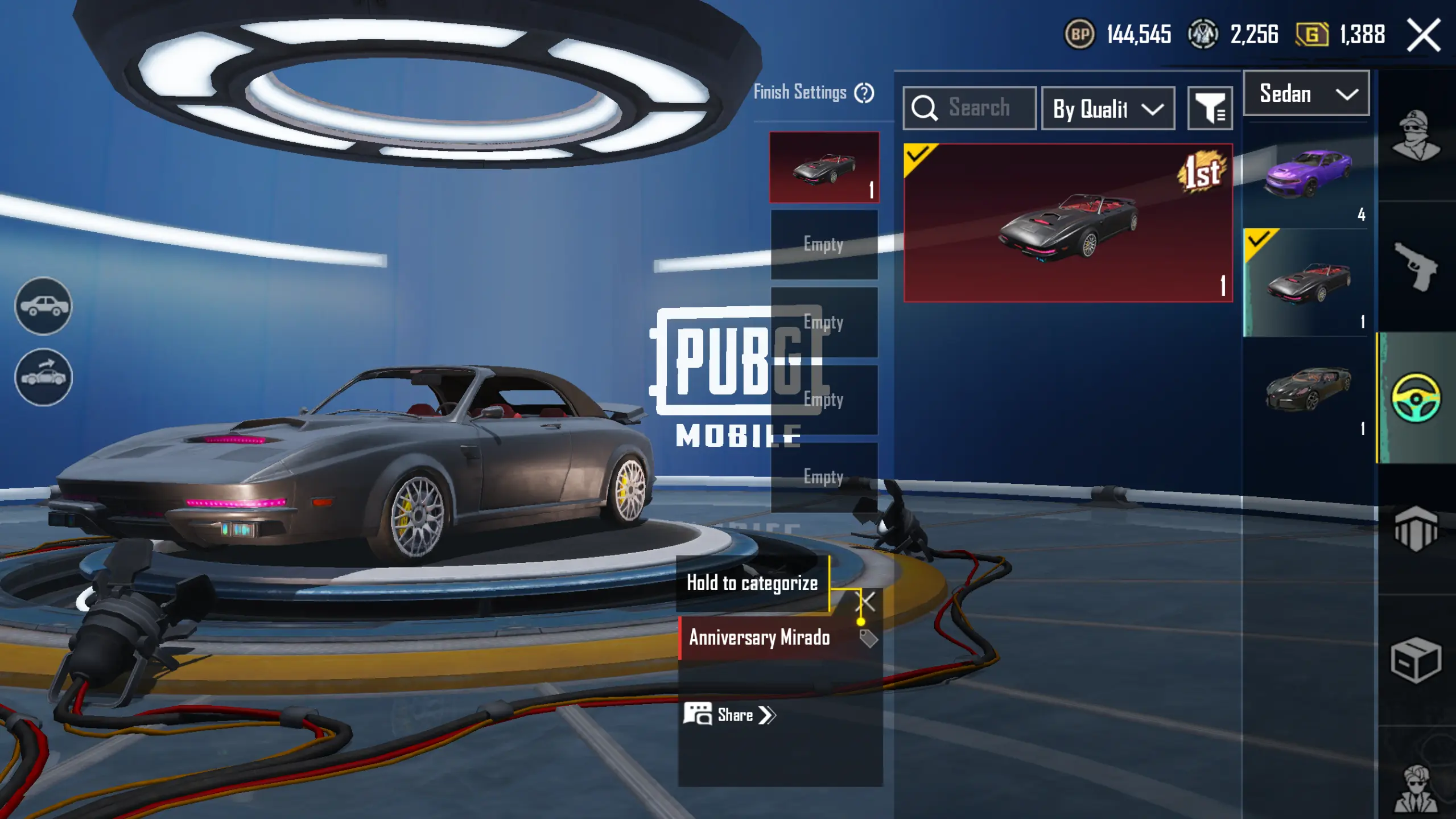
Task: Open the parachute category tab
Action: point(1416,529)
